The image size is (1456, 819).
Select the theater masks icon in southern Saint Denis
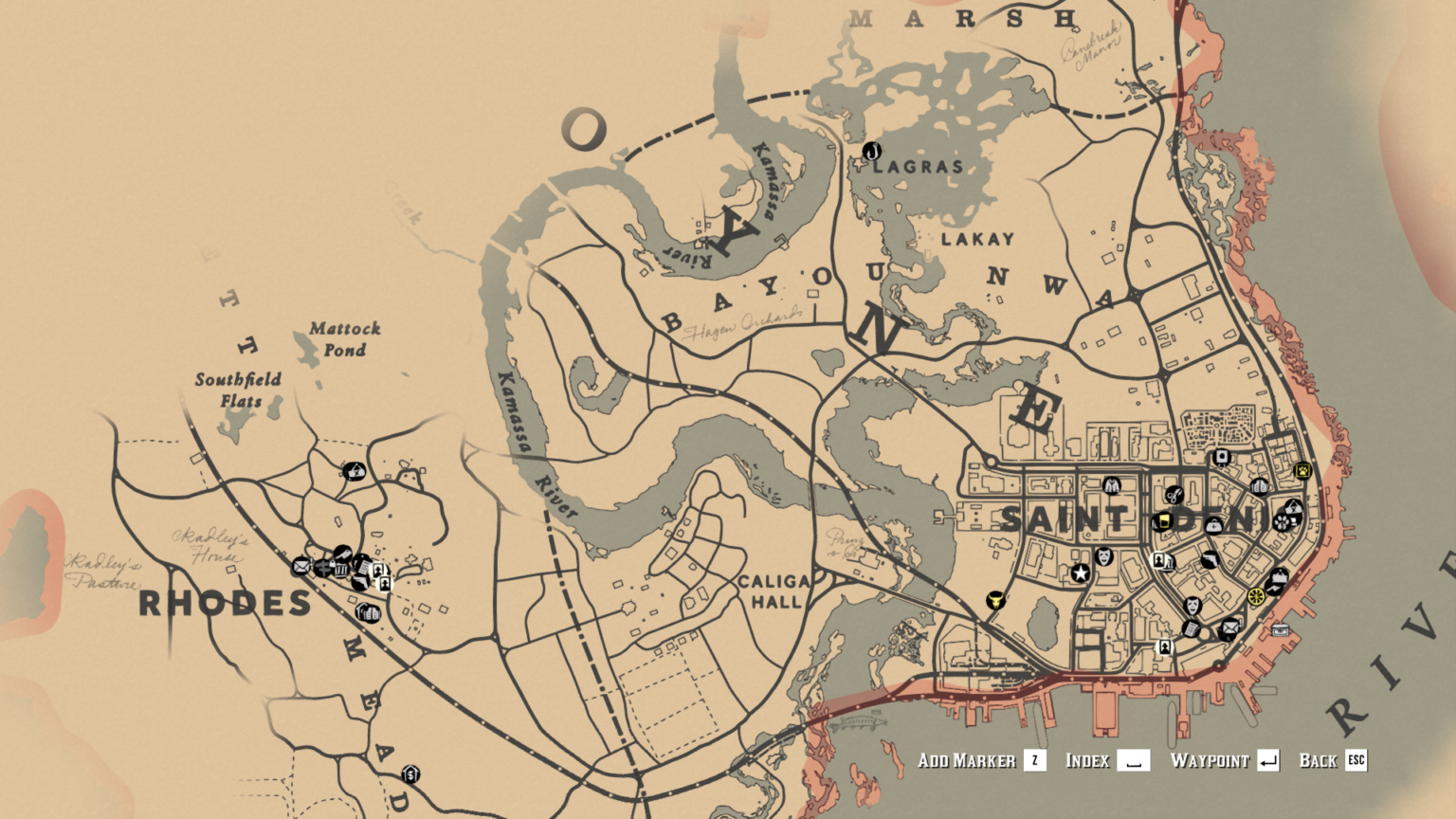[x=1192, y=603]
